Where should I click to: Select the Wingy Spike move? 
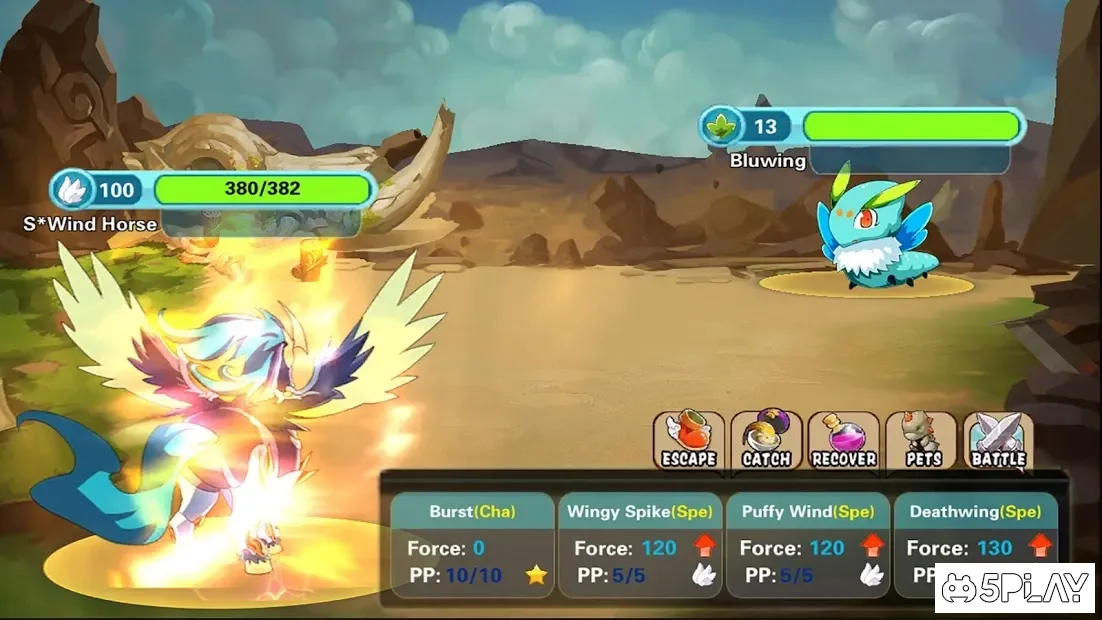pos(640,545)
